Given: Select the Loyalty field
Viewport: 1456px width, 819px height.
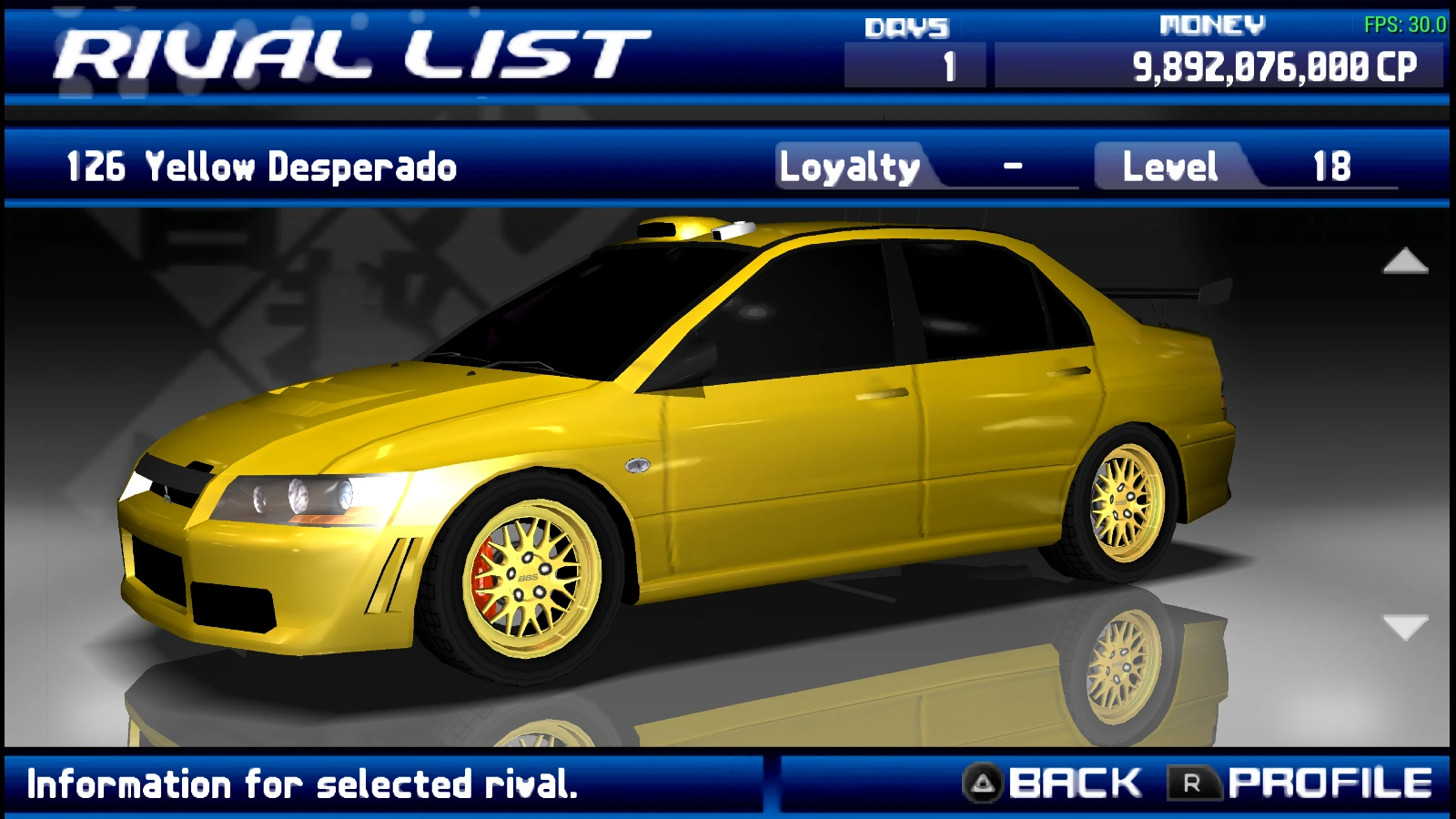Looking at the screenshot, I should [848, 167].
